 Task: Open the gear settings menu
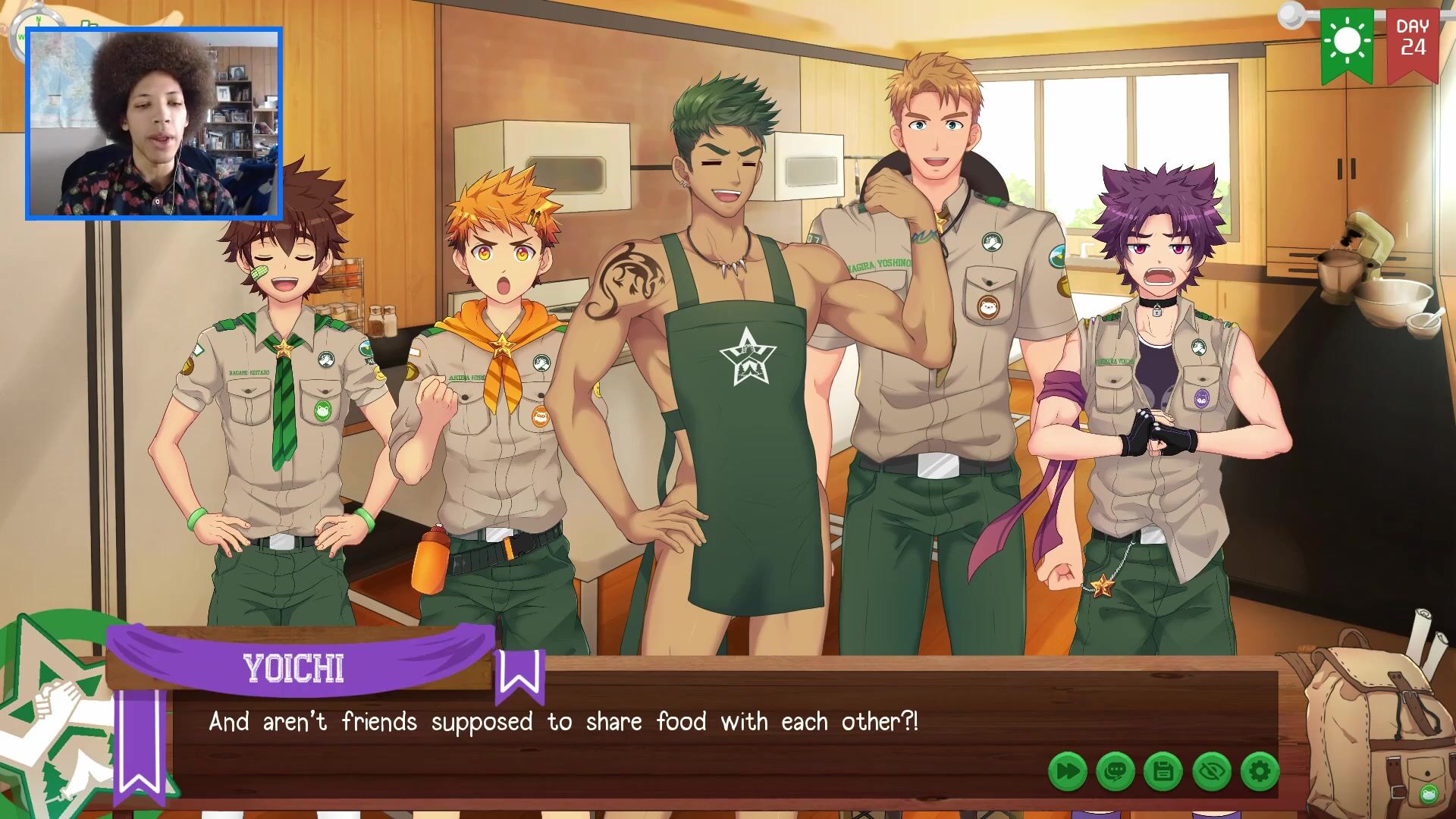click(x=1260, y=772)
